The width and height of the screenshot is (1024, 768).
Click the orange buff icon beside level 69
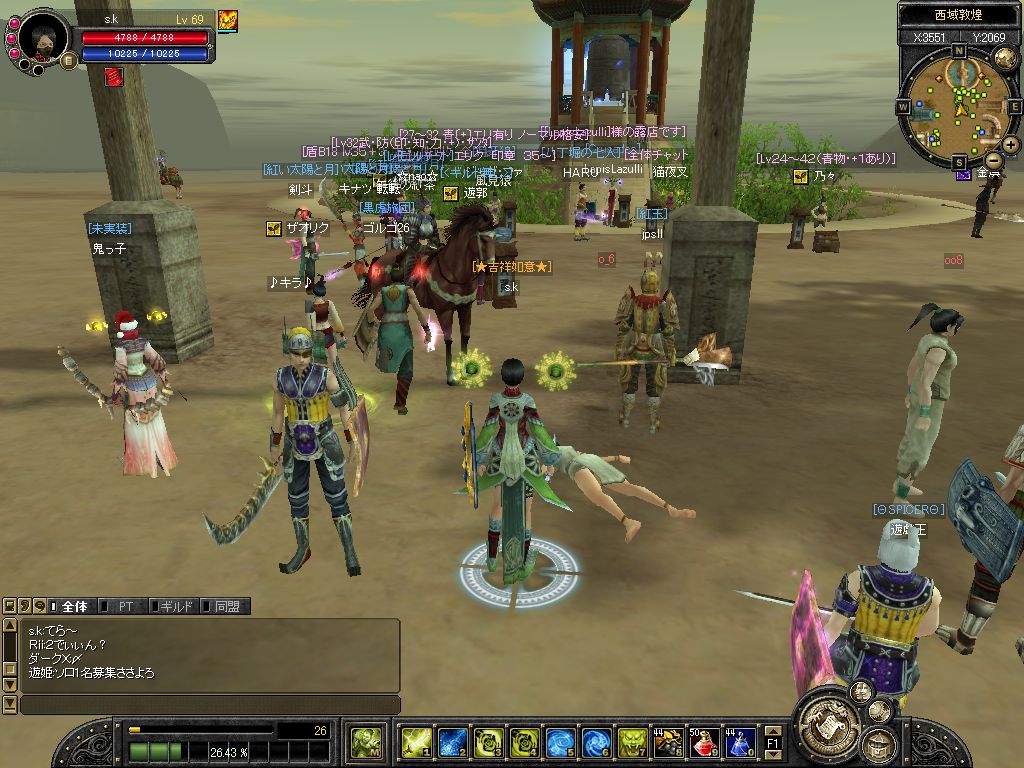coord(228,20)
